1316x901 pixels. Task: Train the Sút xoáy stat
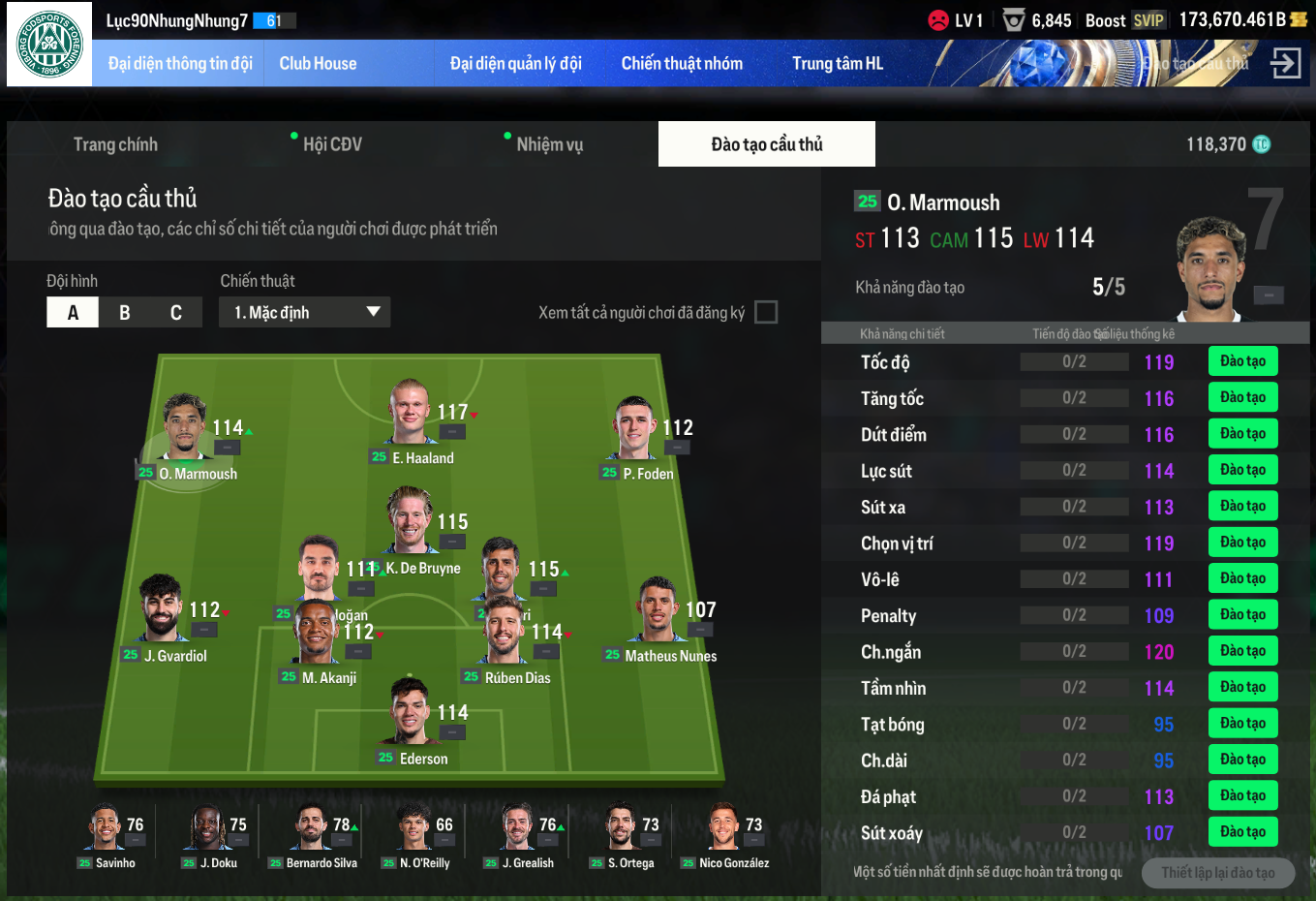coord(1242,832)
